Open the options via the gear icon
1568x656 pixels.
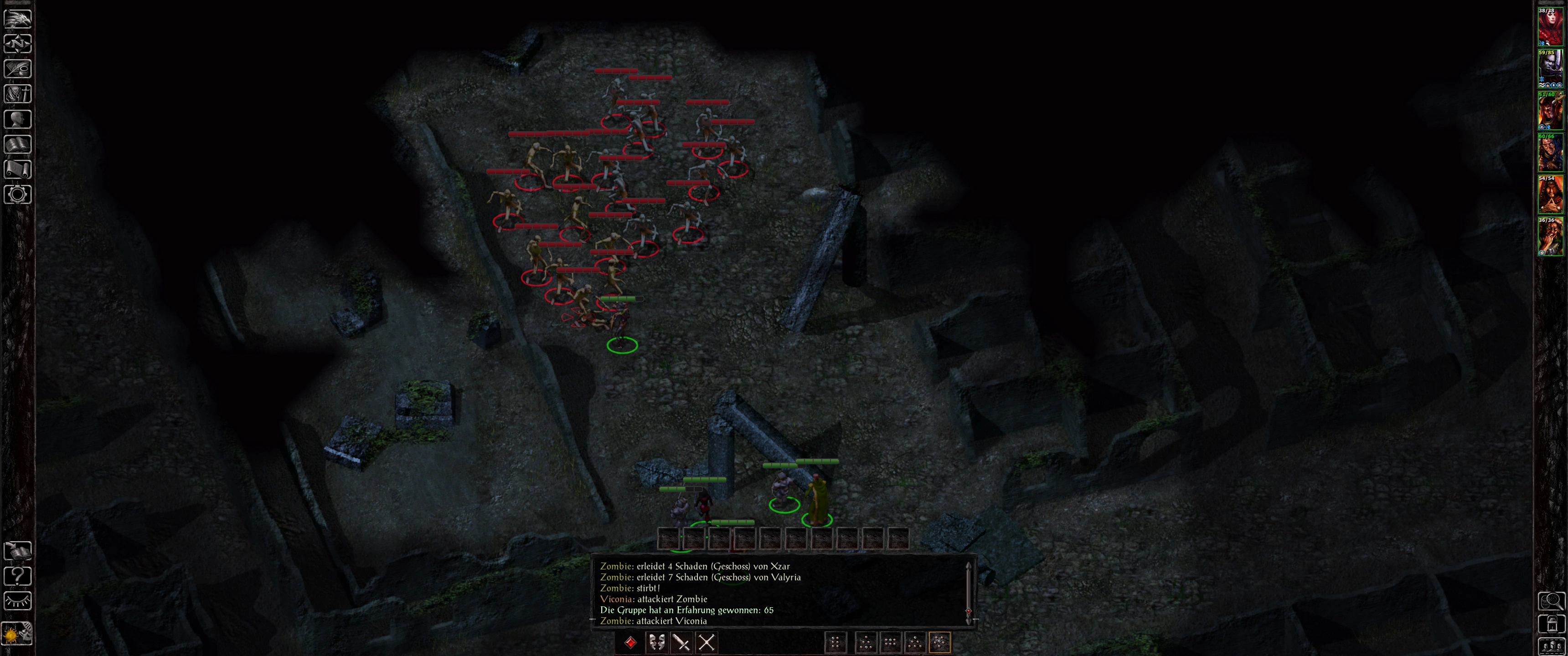click(18, 195)
